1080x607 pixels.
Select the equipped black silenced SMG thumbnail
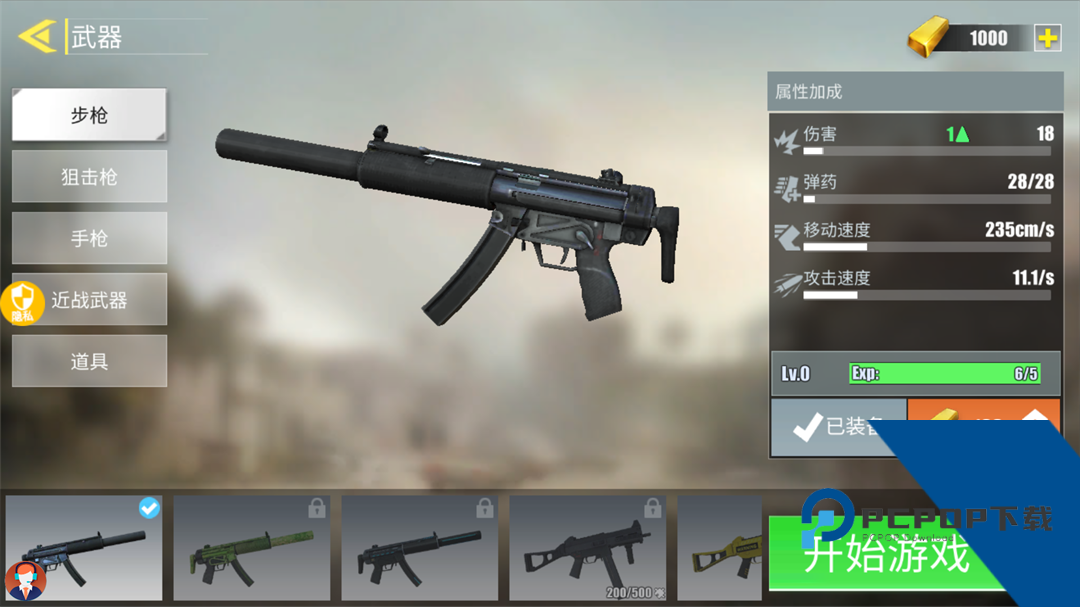(84, 547)
